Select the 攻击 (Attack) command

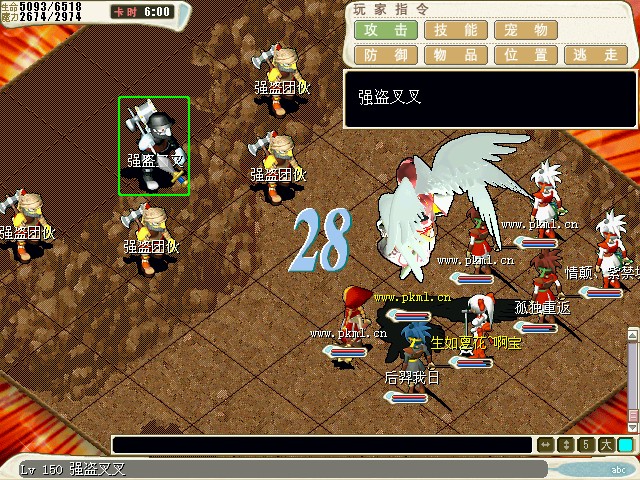(386, 30)
